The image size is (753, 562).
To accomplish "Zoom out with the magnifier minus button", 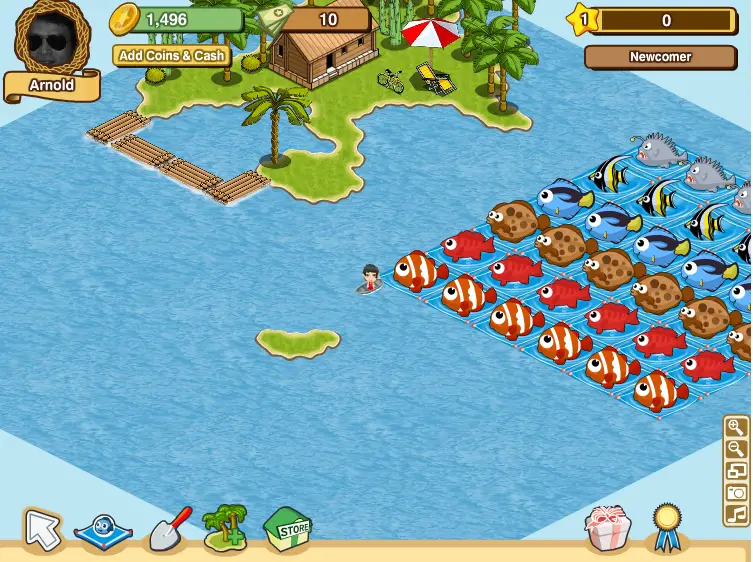I will coord(737,450).
